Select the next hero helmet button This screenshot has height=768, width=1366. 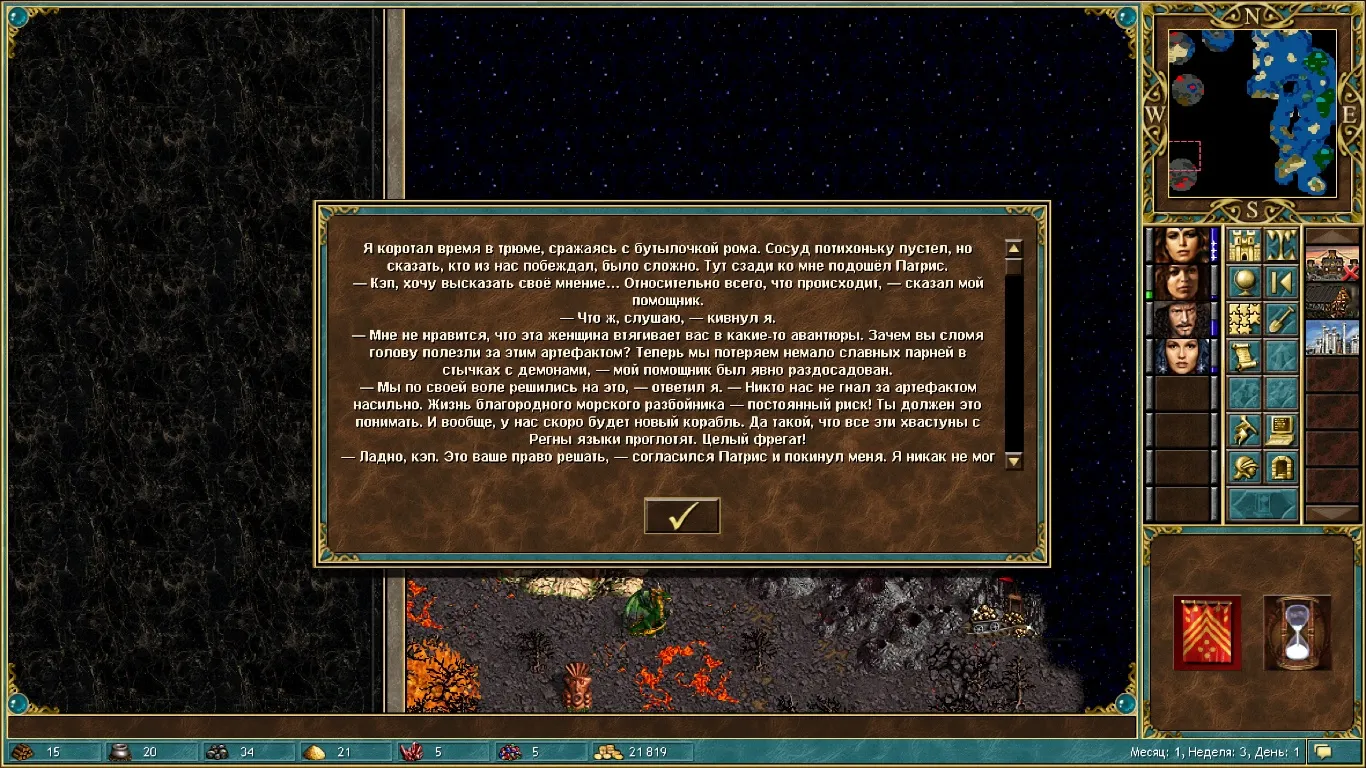click(x=1244, y=468)
